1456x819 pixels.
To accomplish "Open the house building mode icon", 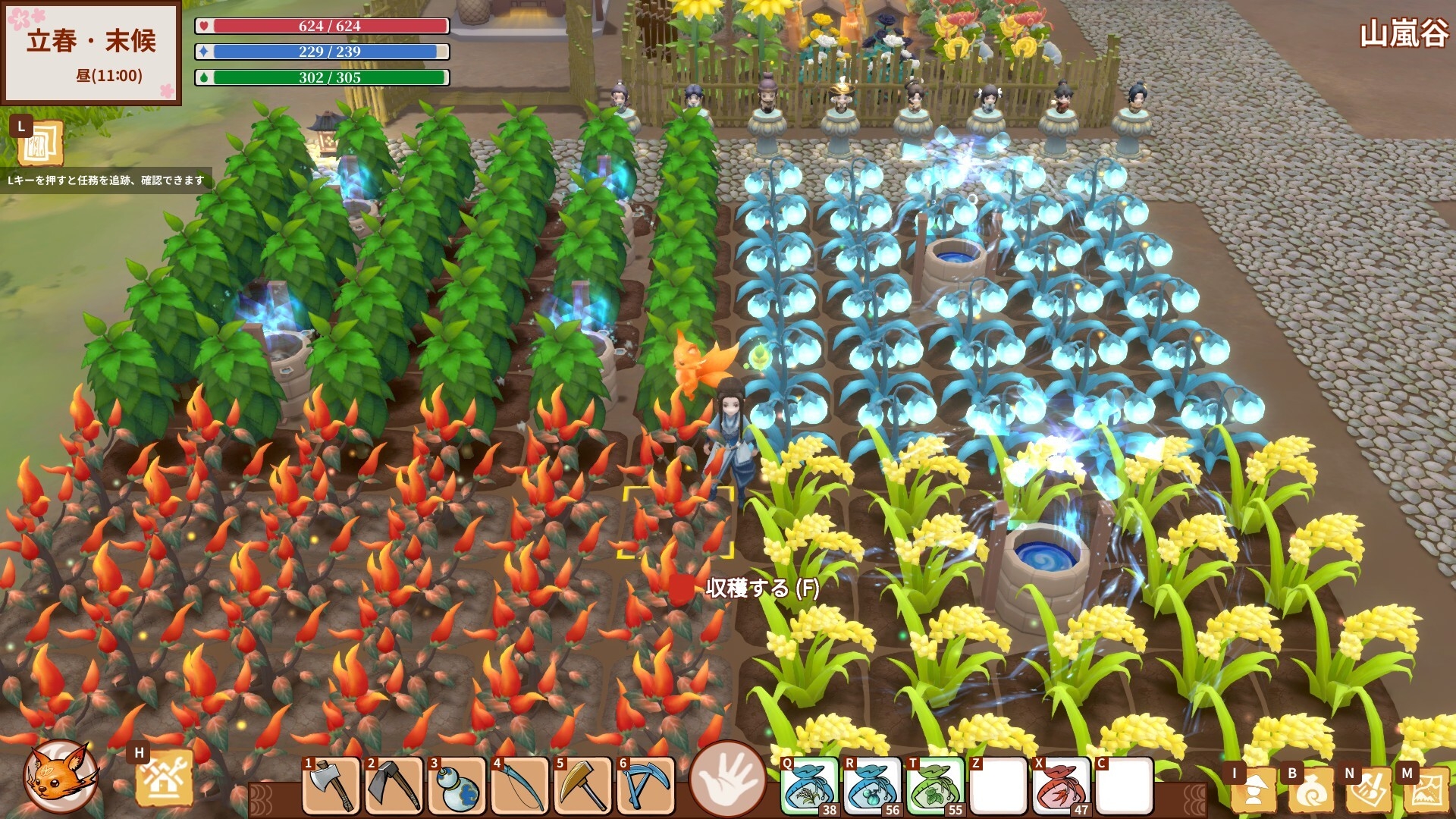I will [163, 780].
